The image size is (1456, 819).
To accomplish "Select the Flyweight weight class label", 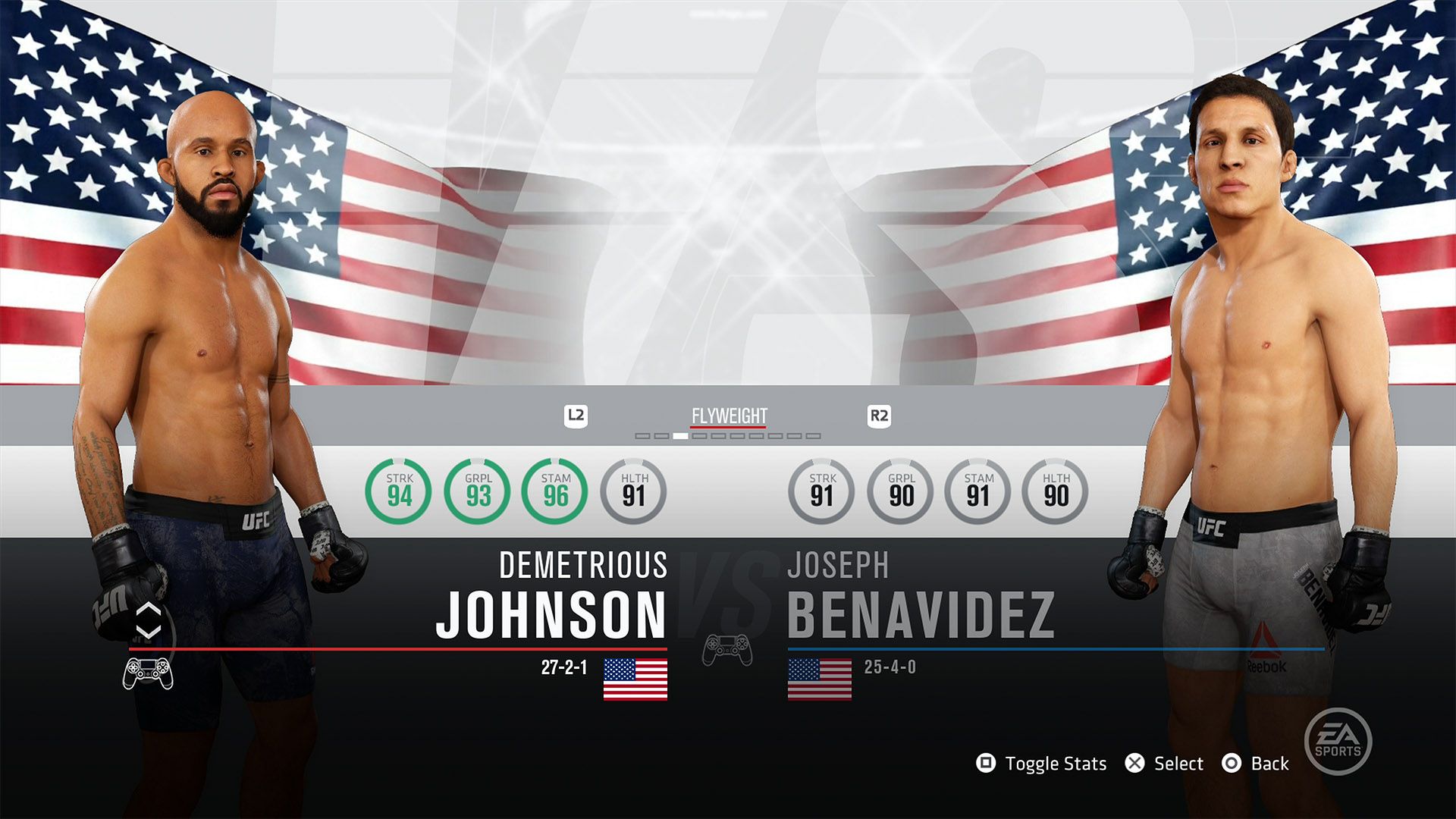I will coord(729,416).
